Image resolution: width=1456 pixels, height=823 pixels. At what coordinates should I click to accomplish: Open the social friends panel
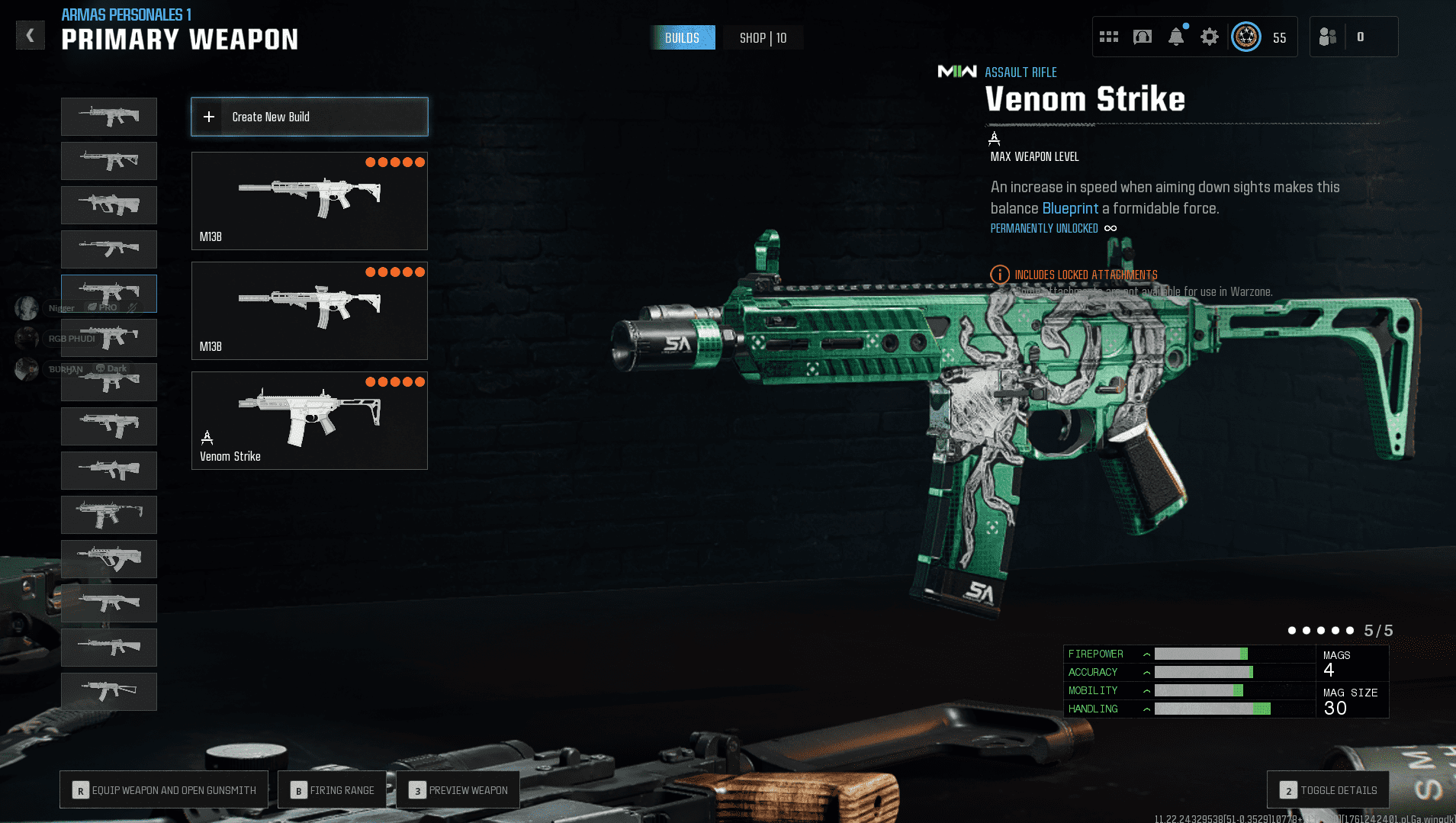click(1328, 37)
